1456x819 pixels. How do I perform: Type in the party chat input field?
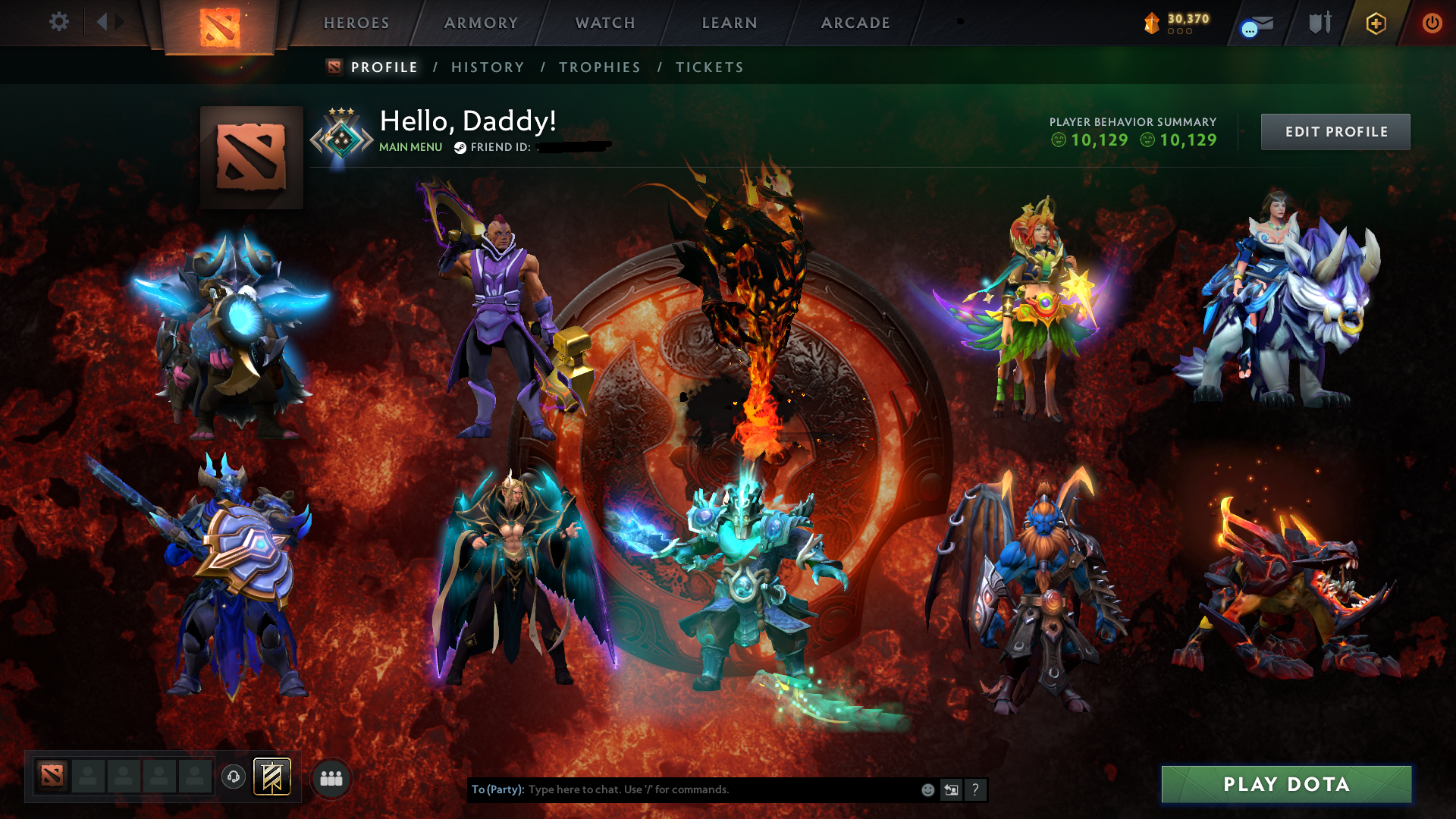click(x=682, y=789)
